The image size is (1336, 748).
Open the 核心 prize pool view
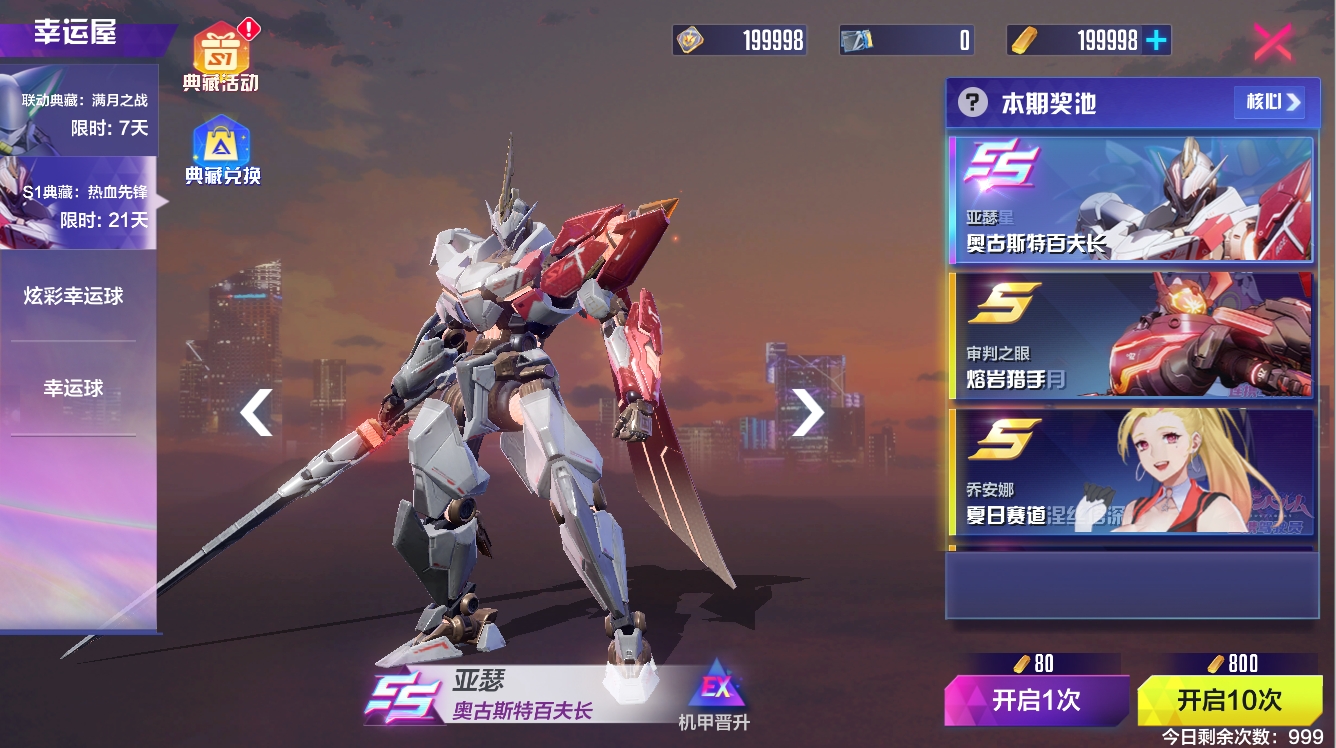tap(1270, 102)
